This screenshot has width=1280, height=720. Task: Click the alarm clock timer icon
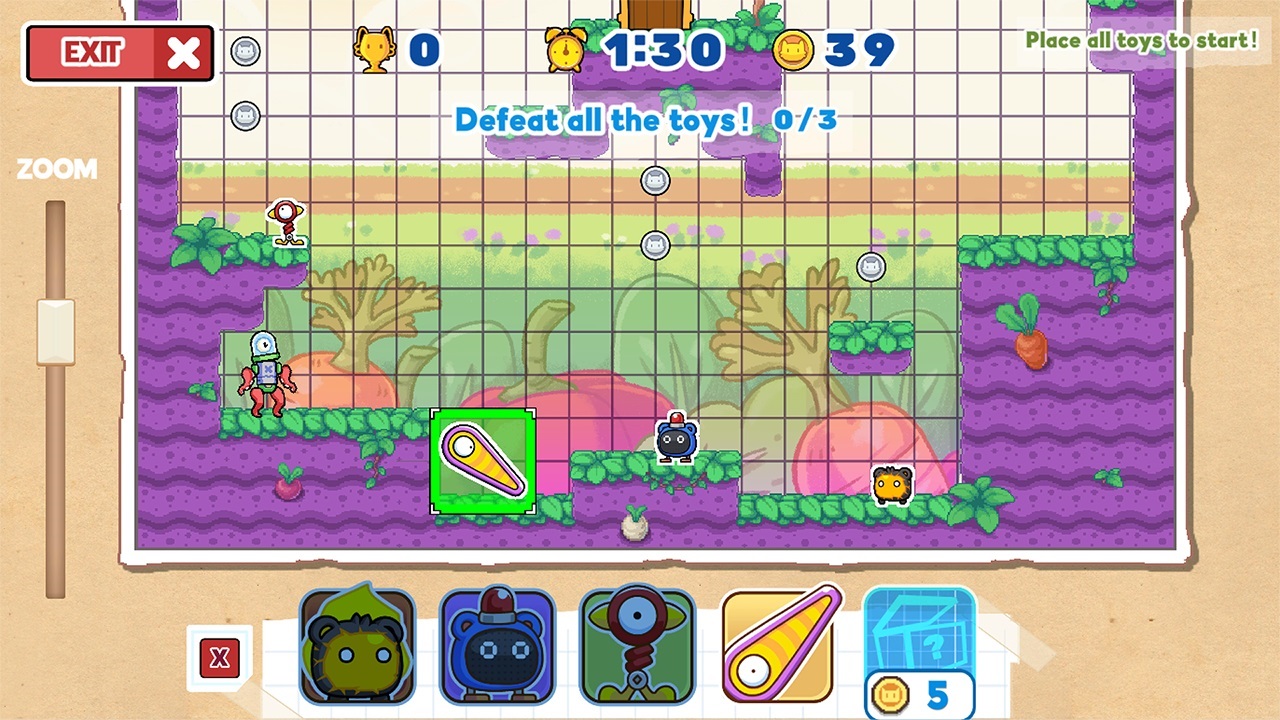tap(566, 48)
